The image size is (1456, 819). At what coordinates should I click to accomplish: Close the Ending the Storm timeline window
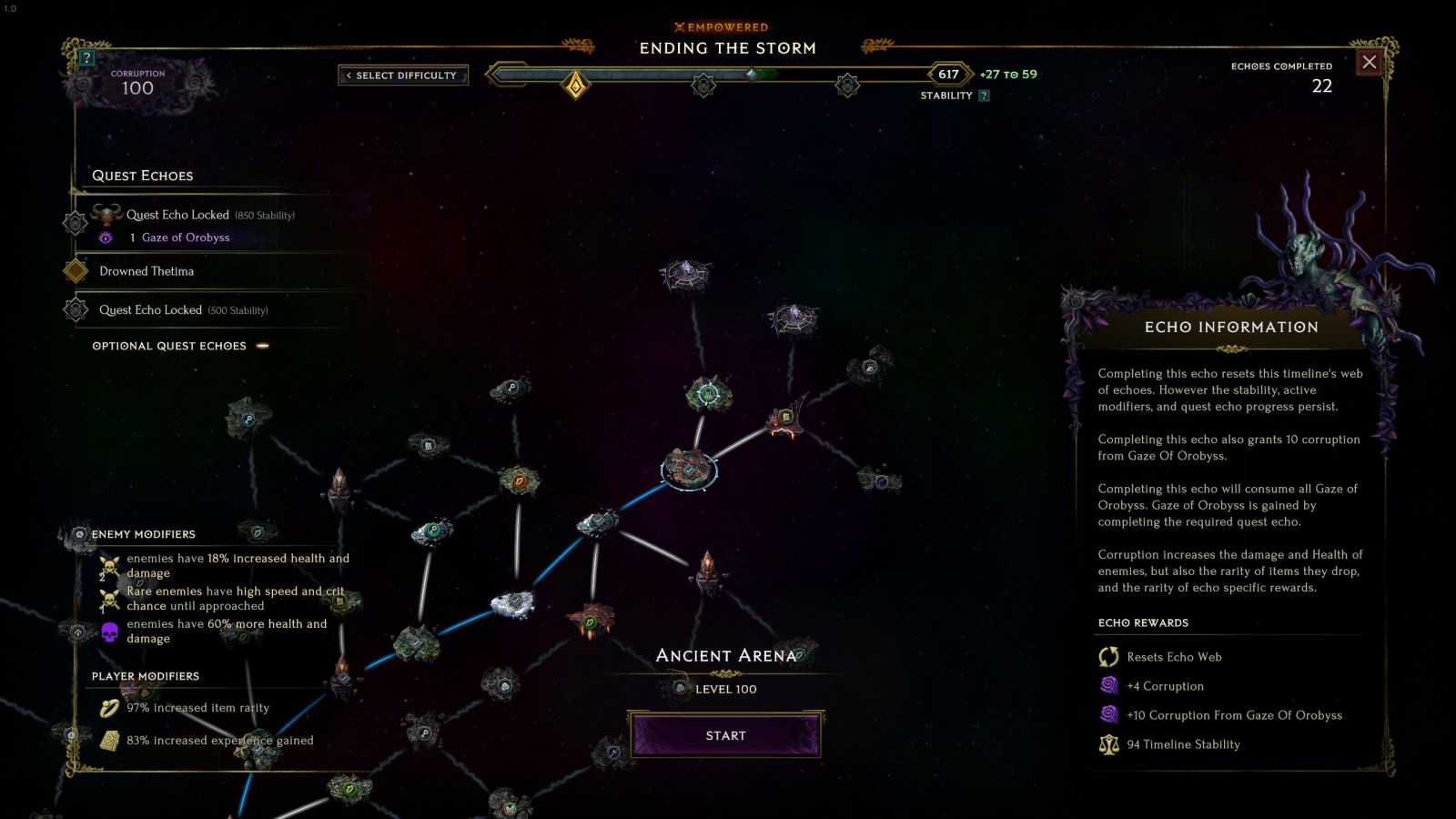(x=1369, y=62)
